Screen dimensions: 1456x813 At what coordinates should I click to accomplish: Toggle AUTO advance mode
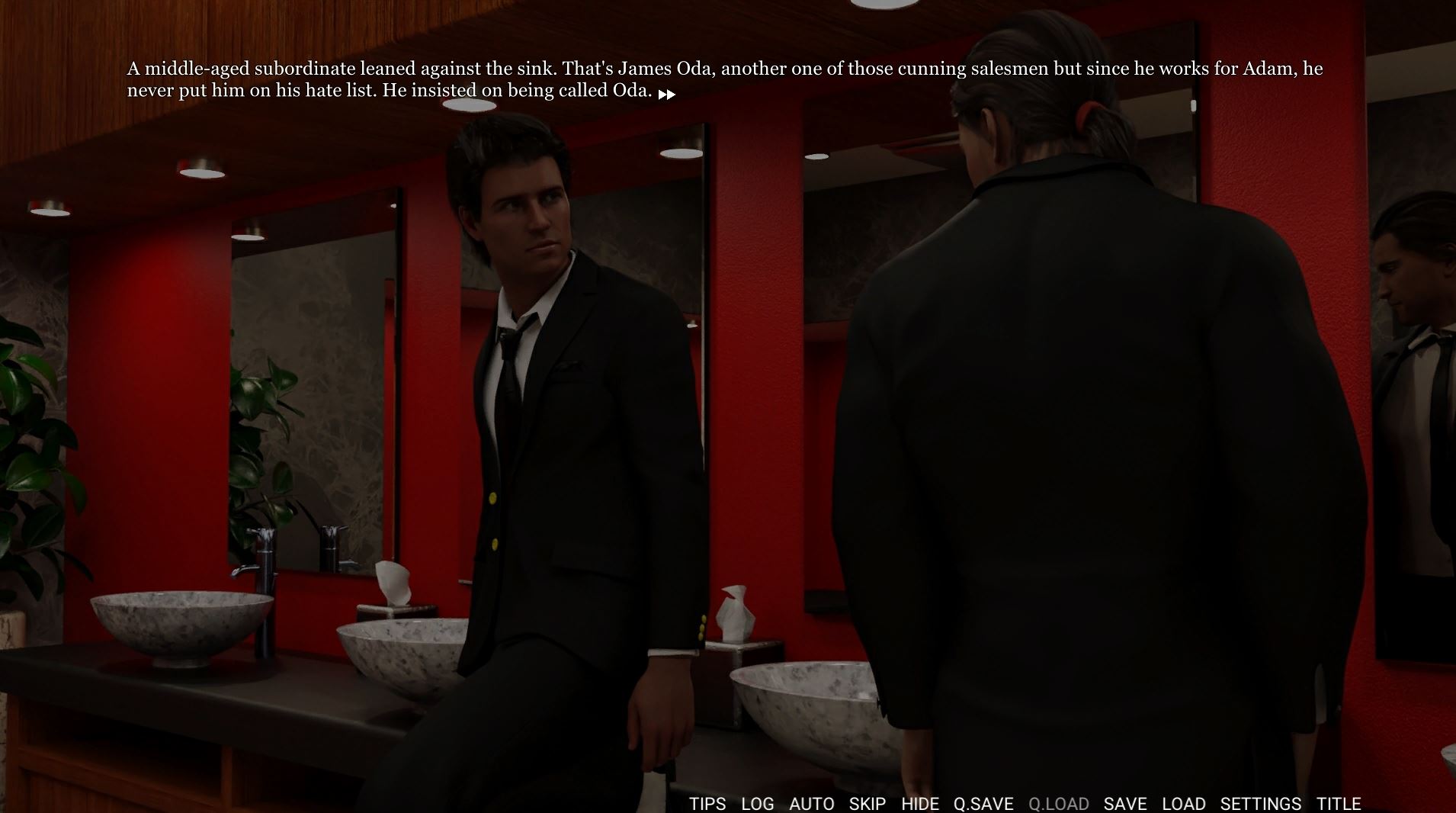(811, 804)
